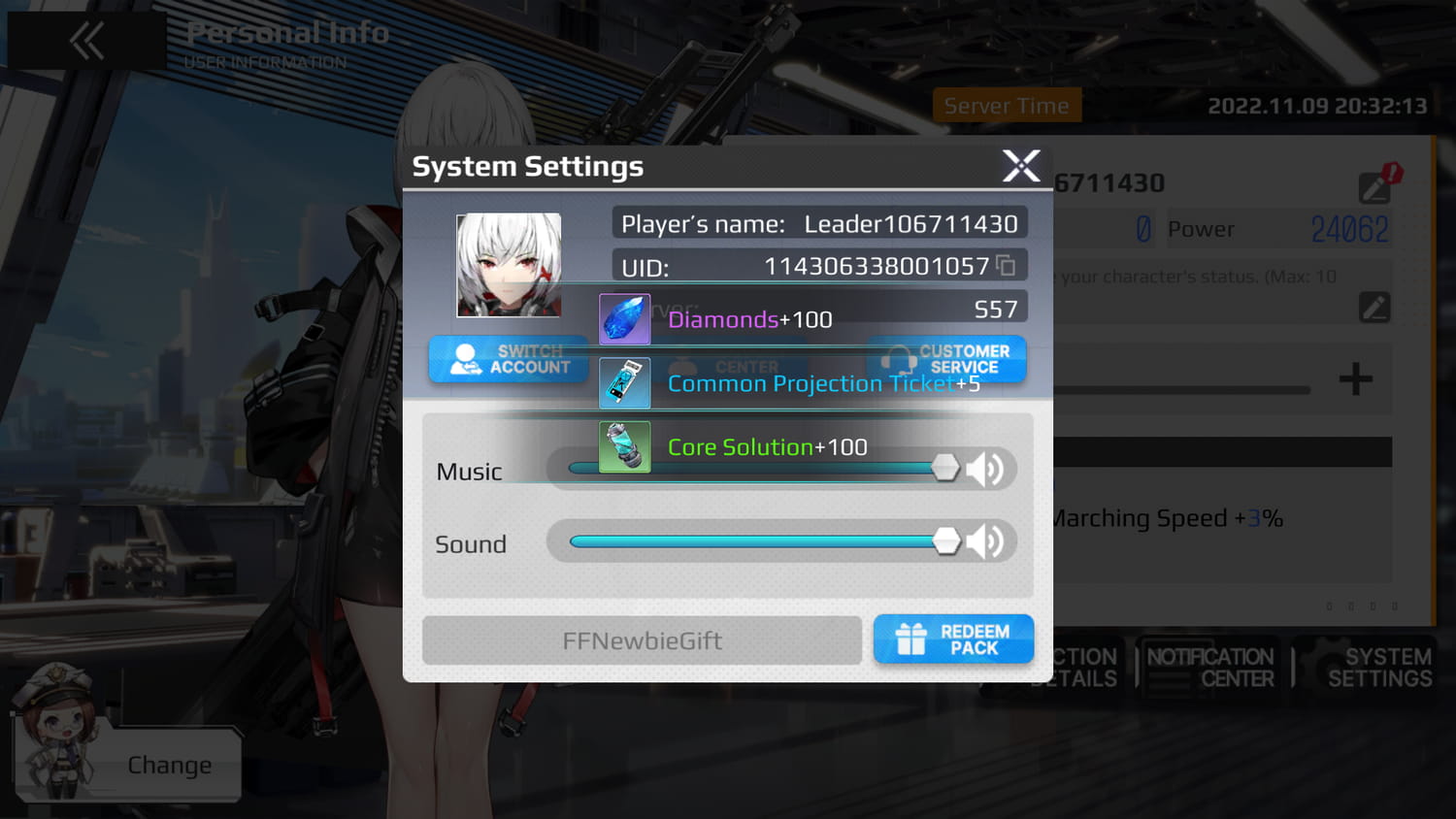This screenshot has width=1456, height=819.
Task: Open the Notification Center
Action: [x=1209, y=668]
